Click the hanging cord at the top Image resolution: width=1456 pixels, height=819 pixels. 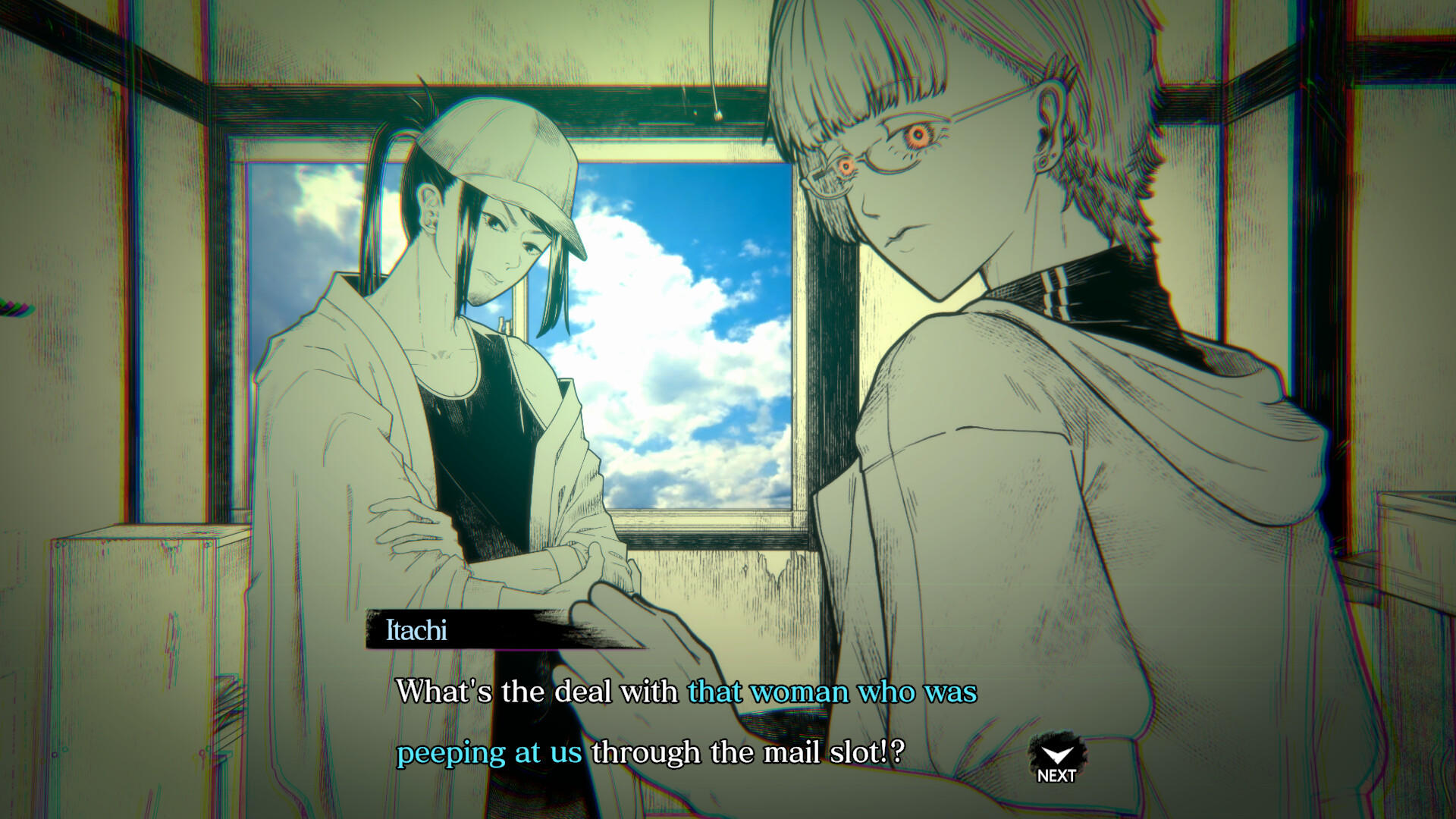point(714,61)
